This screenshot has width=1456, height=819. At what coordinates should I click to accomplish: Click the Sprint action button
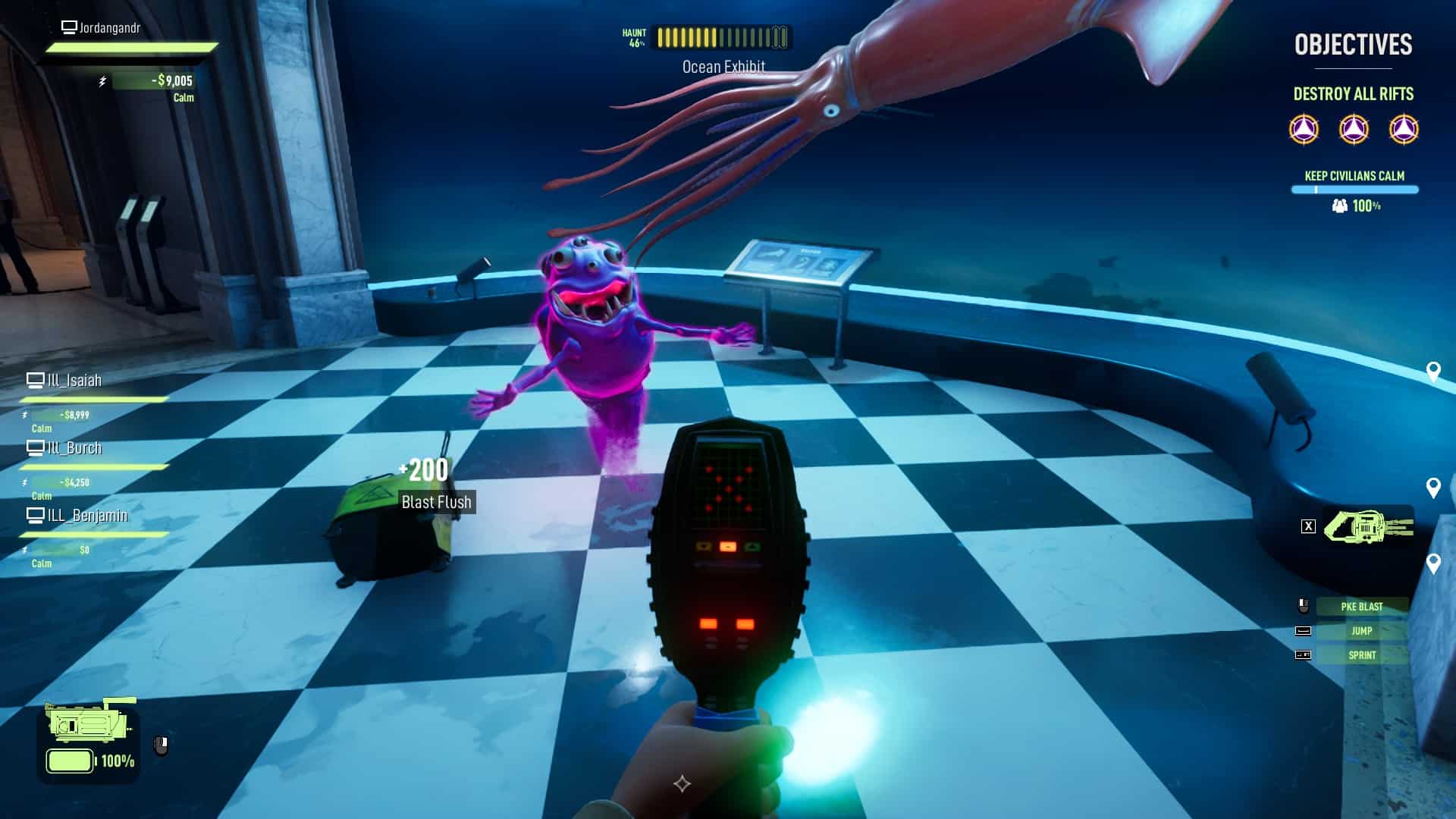click(1361, 654)
